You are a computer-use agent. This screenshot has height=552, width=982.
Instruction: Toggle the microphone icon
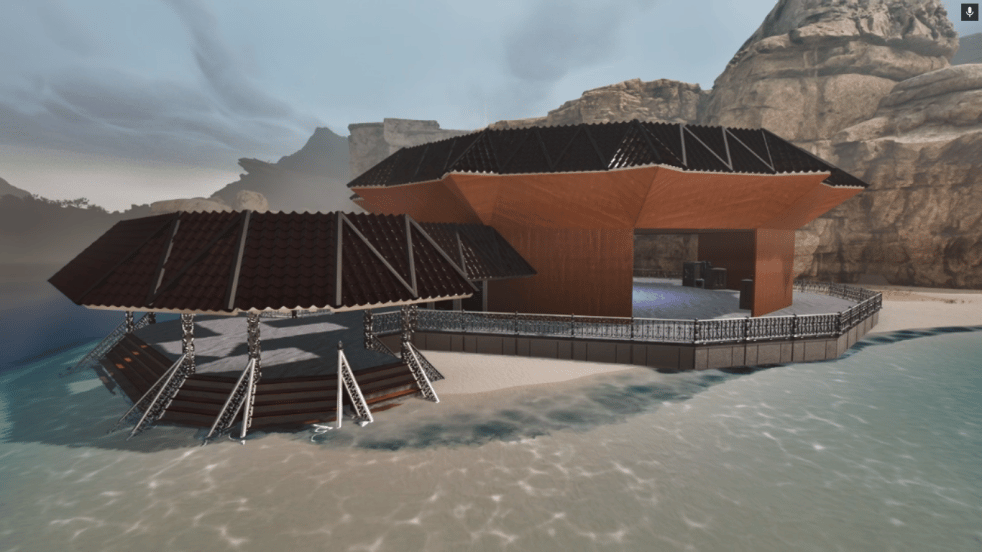(968, 12)
